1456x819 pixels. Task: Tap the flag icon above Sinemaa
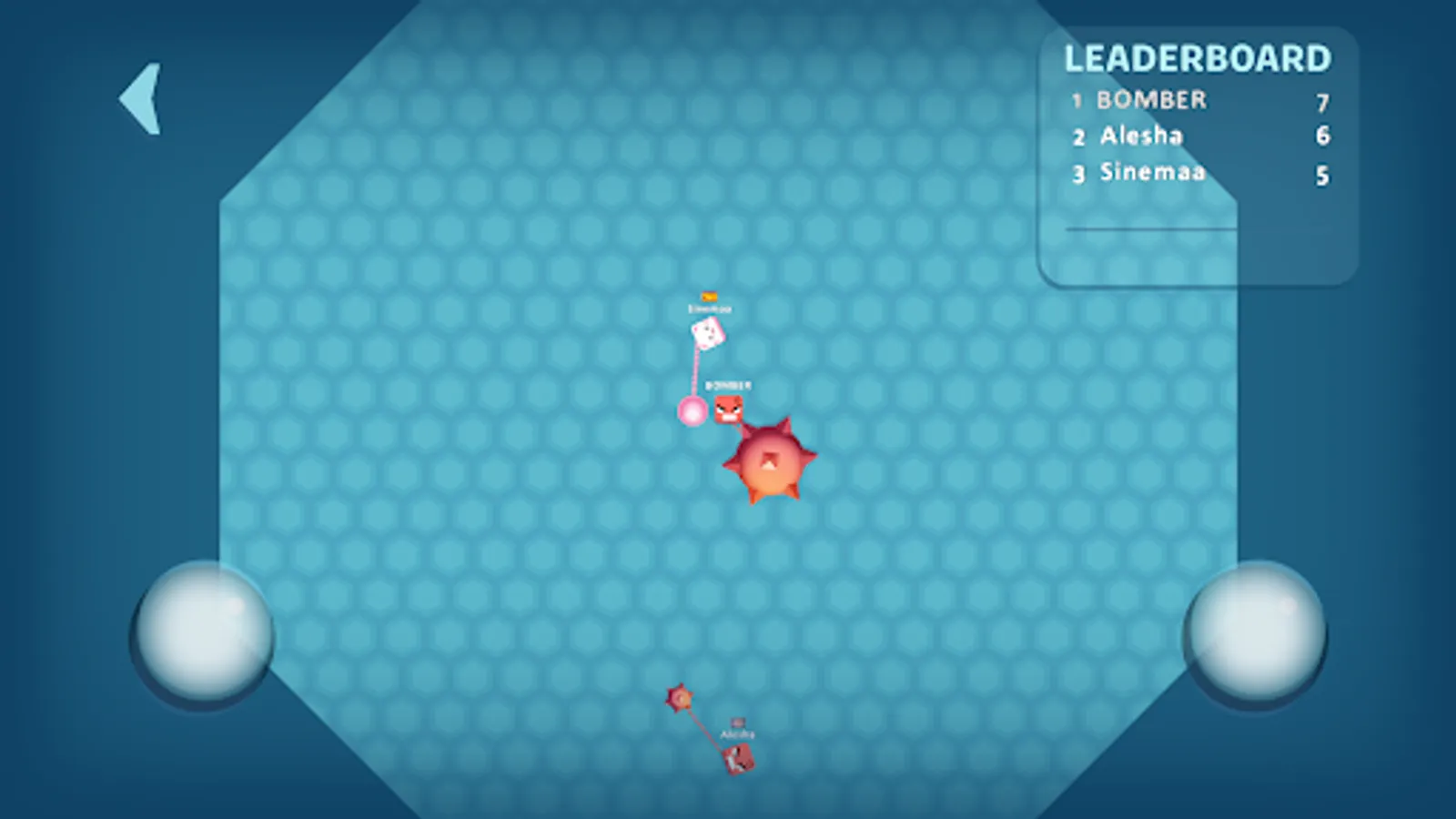tap(708, 297)
